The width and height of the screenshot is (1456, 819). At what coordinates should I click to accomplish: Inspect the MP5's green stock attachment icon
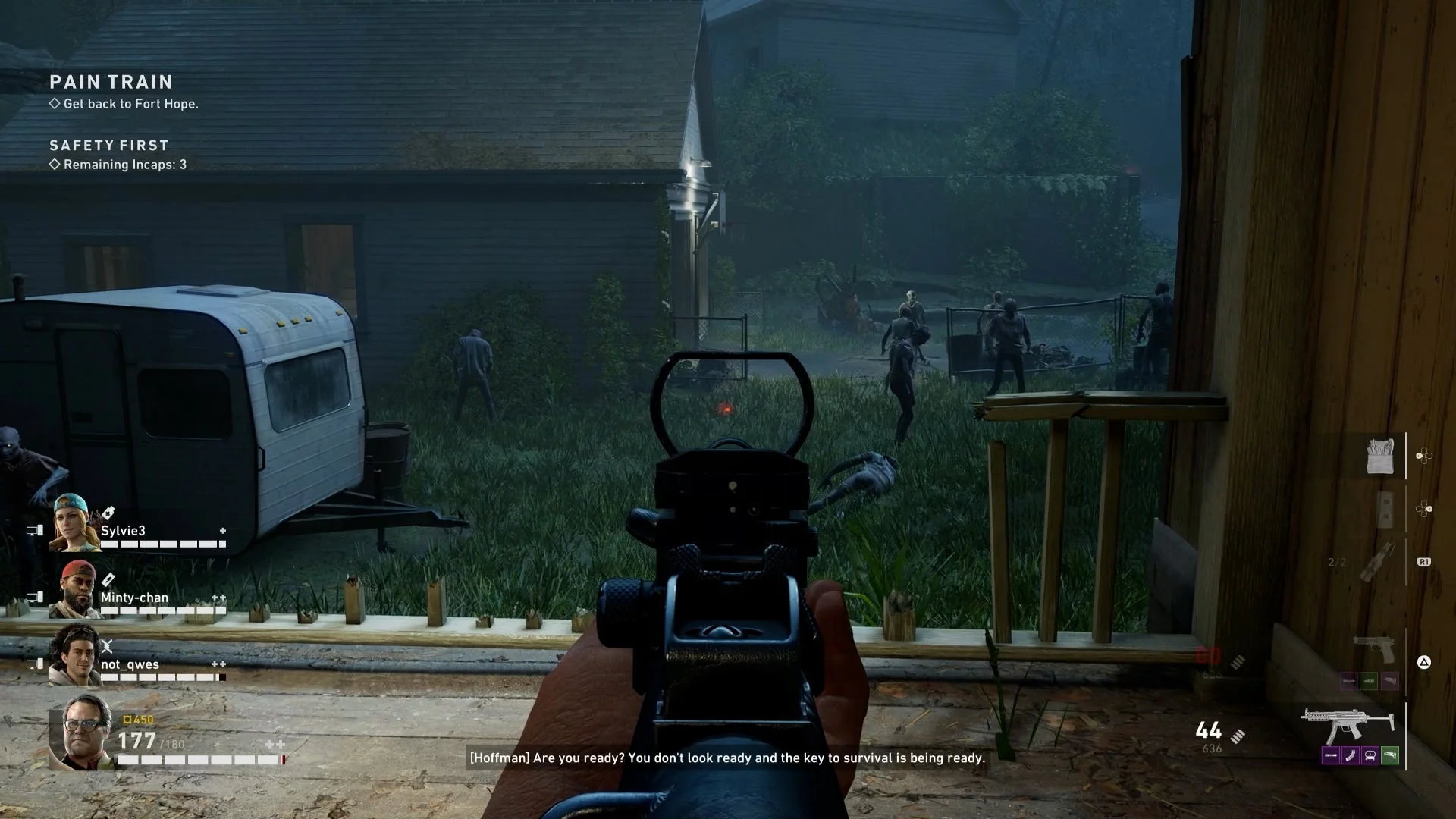[x=1389, y=756]
